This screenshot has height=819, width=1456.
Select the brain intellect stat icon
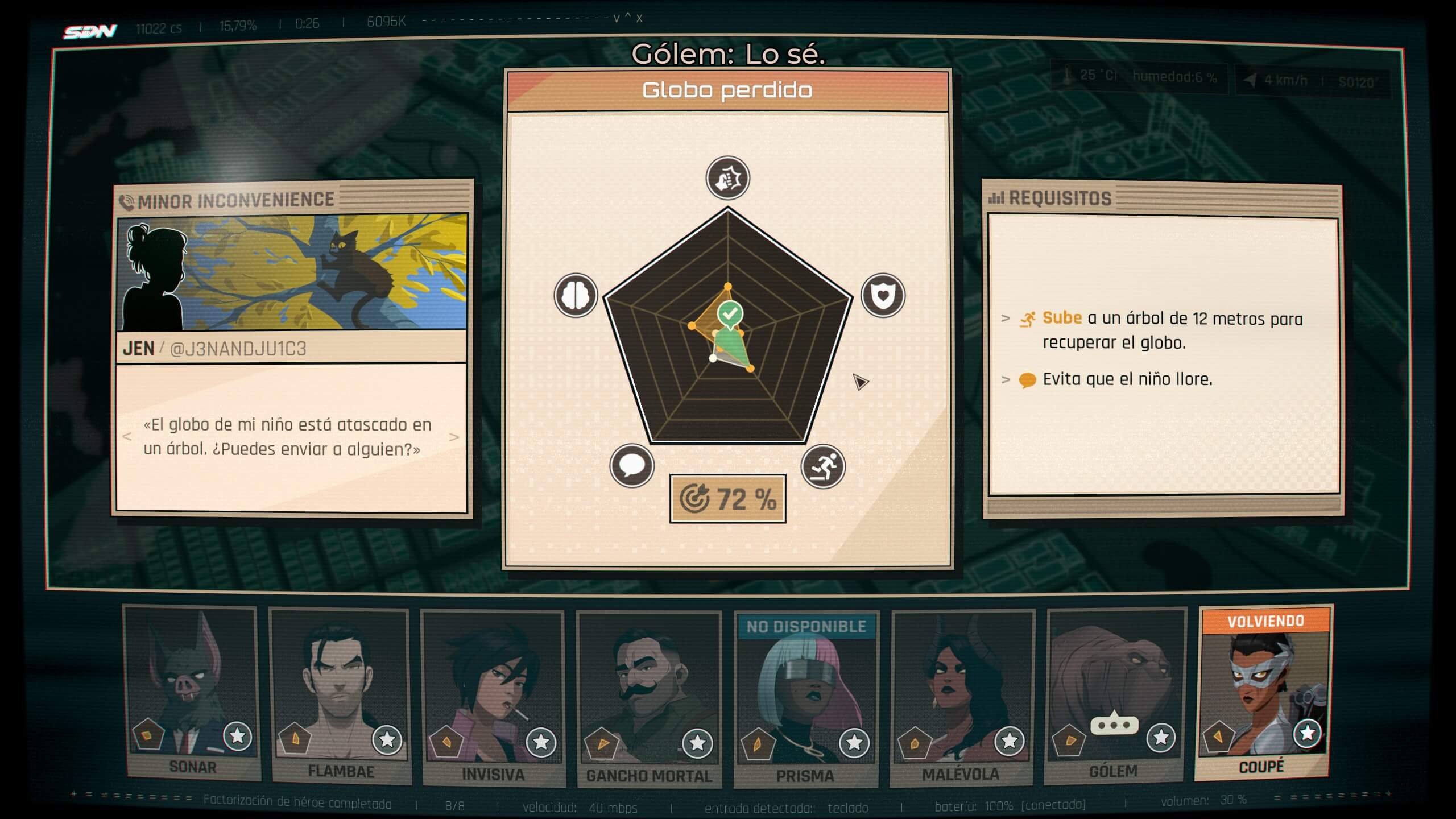pyautogui.click(x=576, y=296)
